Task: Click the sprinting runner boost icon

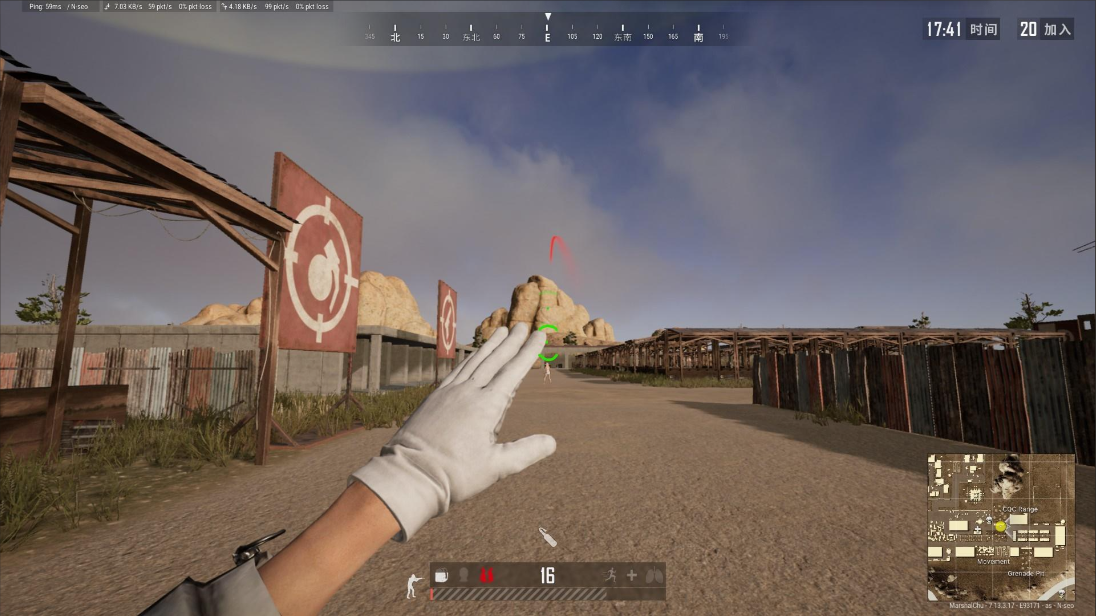Action: (610, 575)
